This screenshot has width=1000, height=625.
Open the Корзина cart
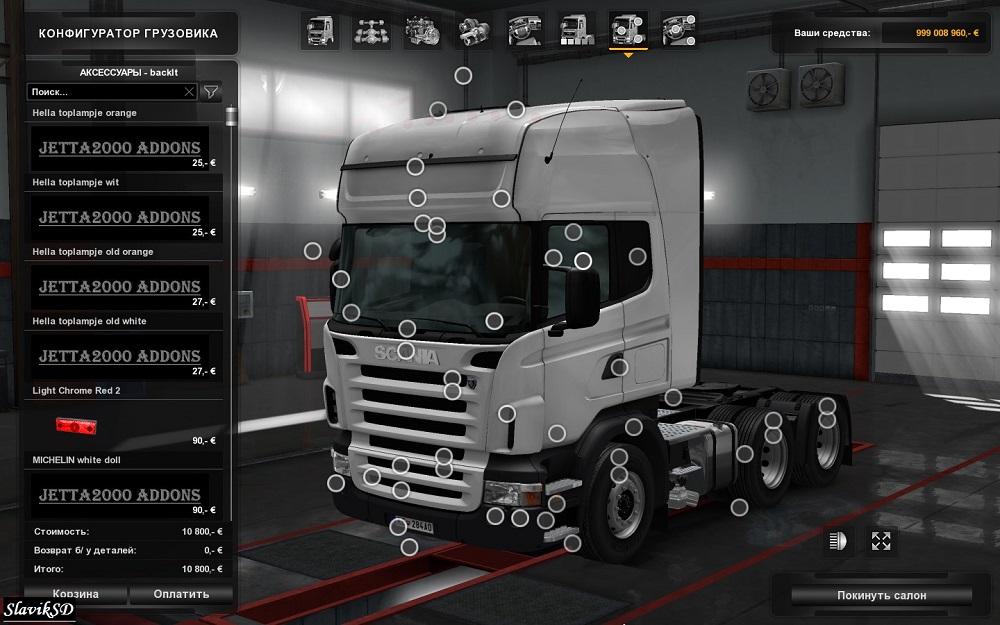[x=75, y=594]
